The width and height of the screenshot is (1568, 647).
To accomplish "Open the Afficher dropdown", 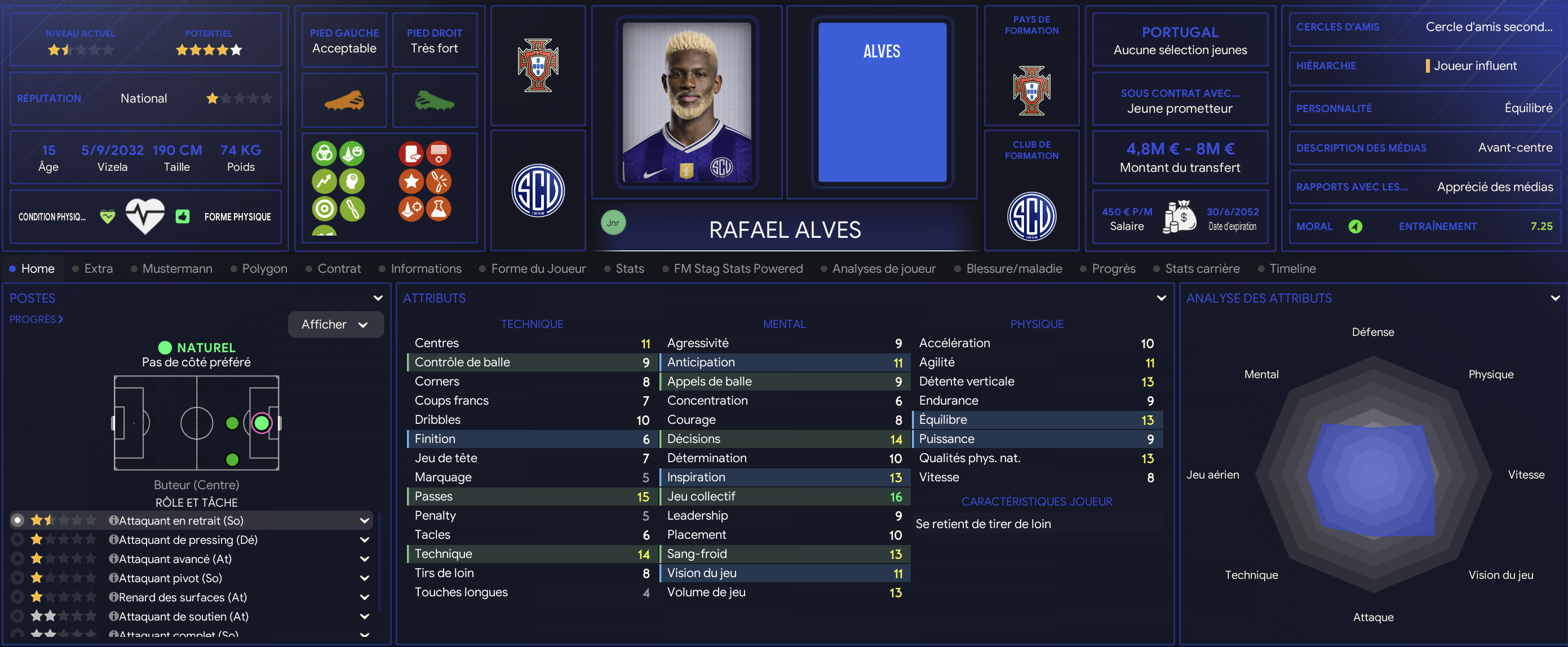I will [335, 325].
